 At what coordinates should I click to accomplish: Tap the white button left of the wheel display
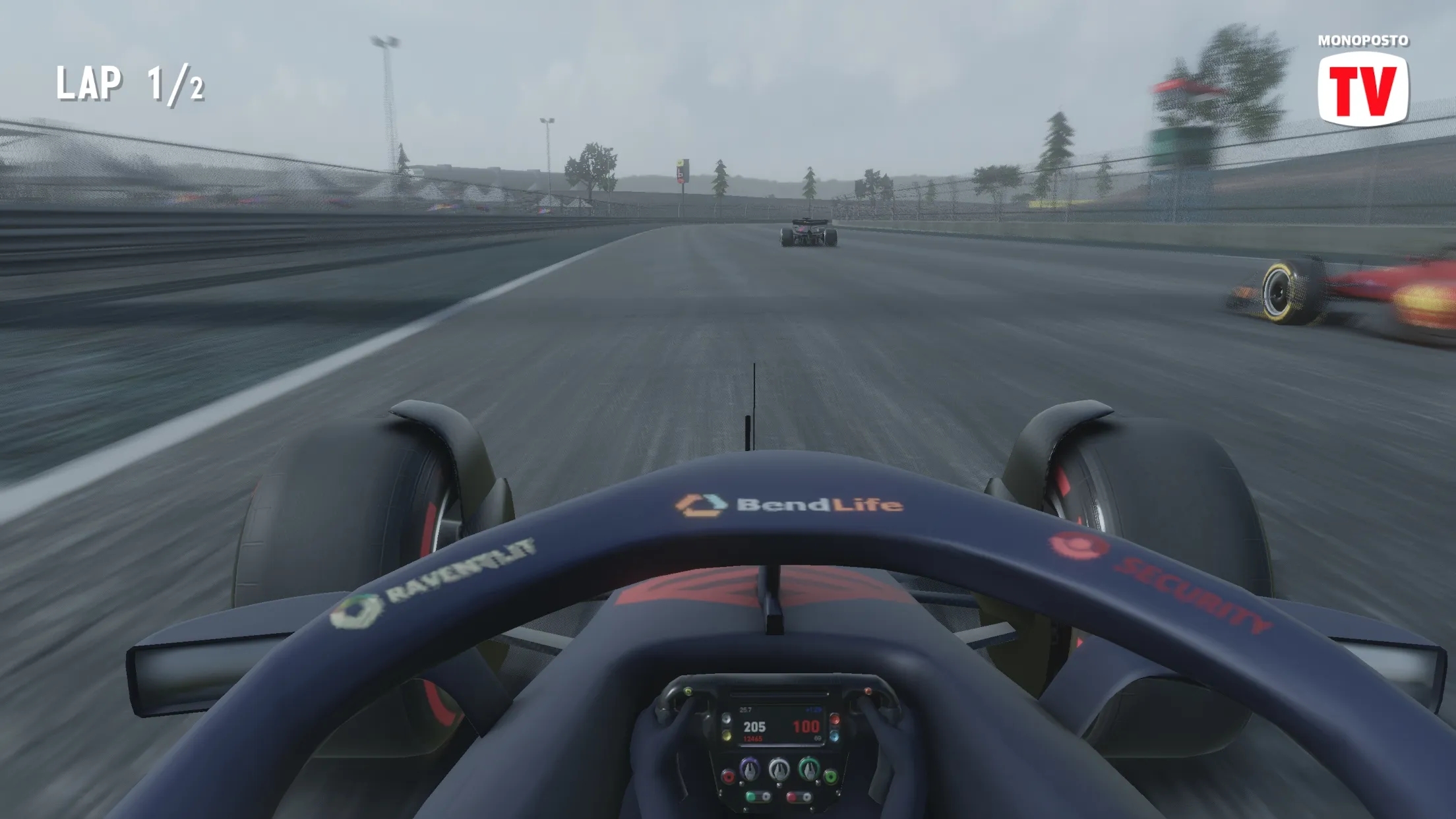click(727, 719)
